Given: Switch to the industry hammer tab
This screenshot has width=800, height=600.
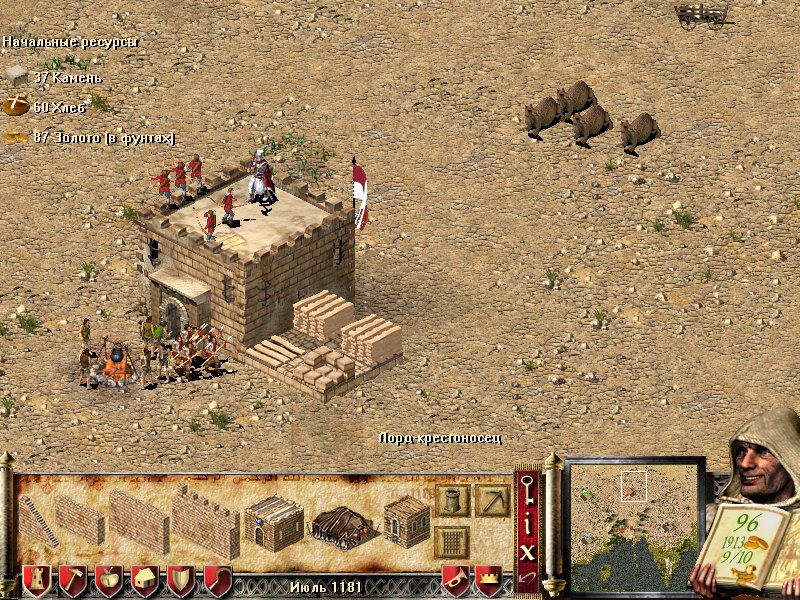Looking at the screenshot, I should pyautogui.click(x=73, y=580).
